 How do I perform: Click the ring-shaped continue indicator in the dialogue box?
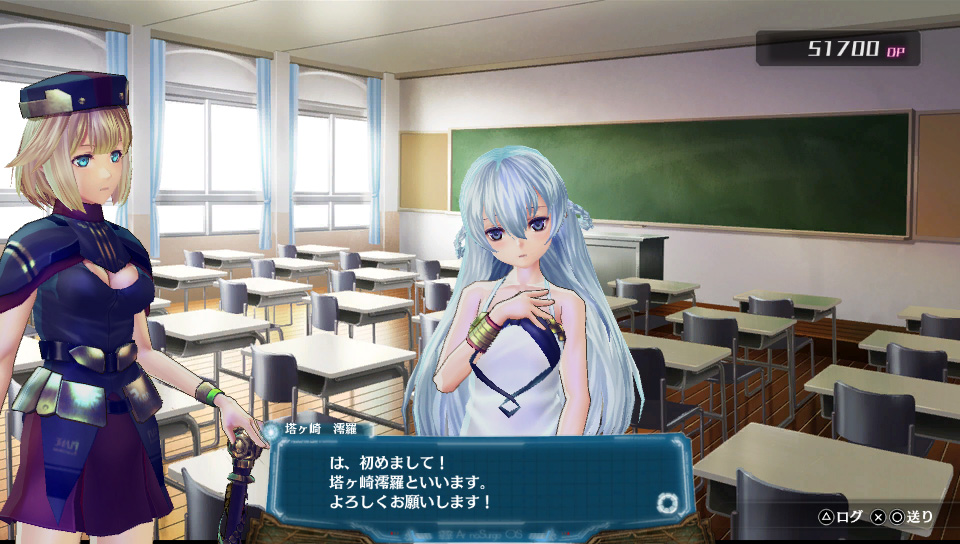pos(667,502)
